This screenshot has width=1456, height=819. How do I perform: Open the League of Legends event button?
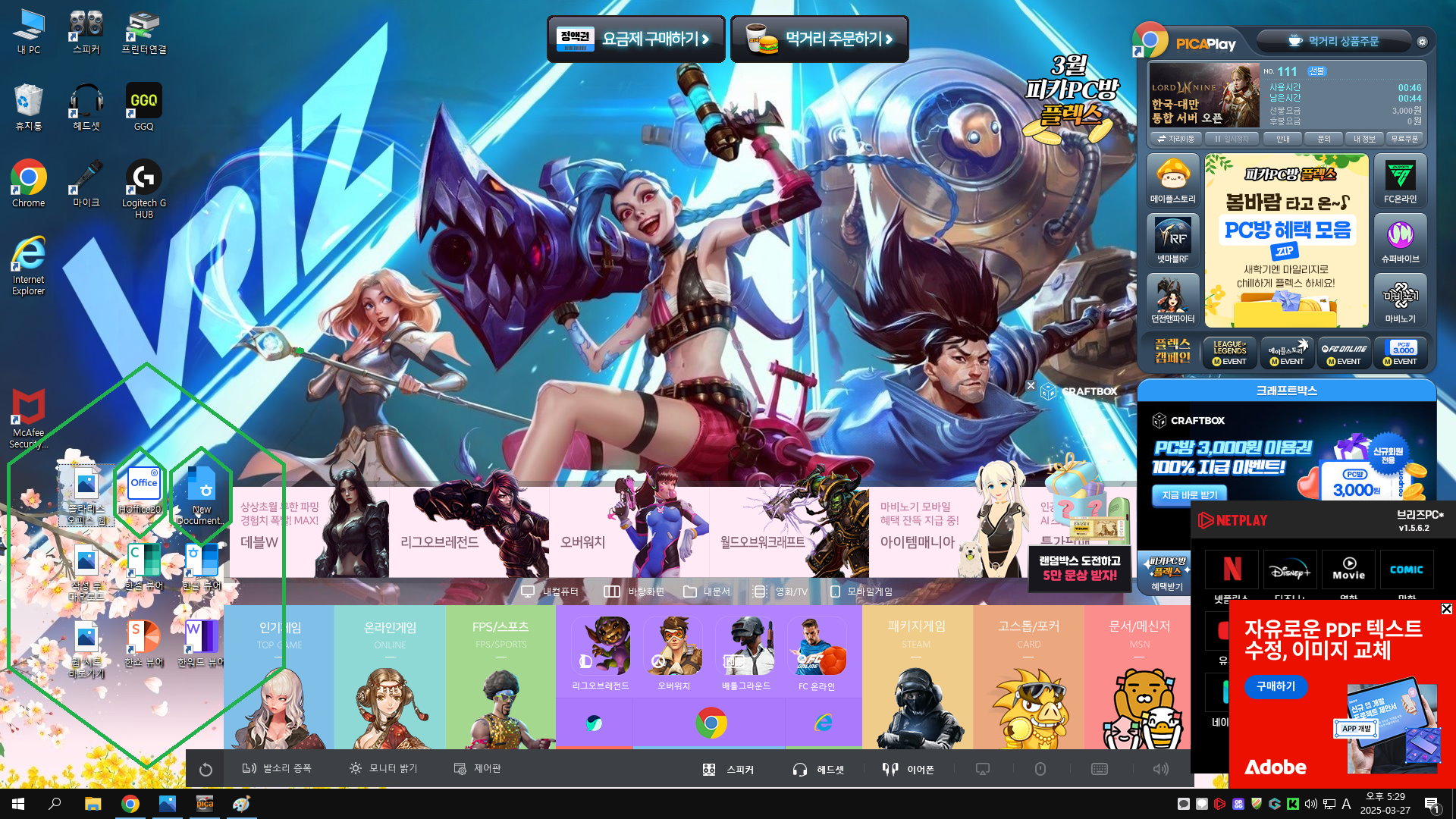(1229, 353)
